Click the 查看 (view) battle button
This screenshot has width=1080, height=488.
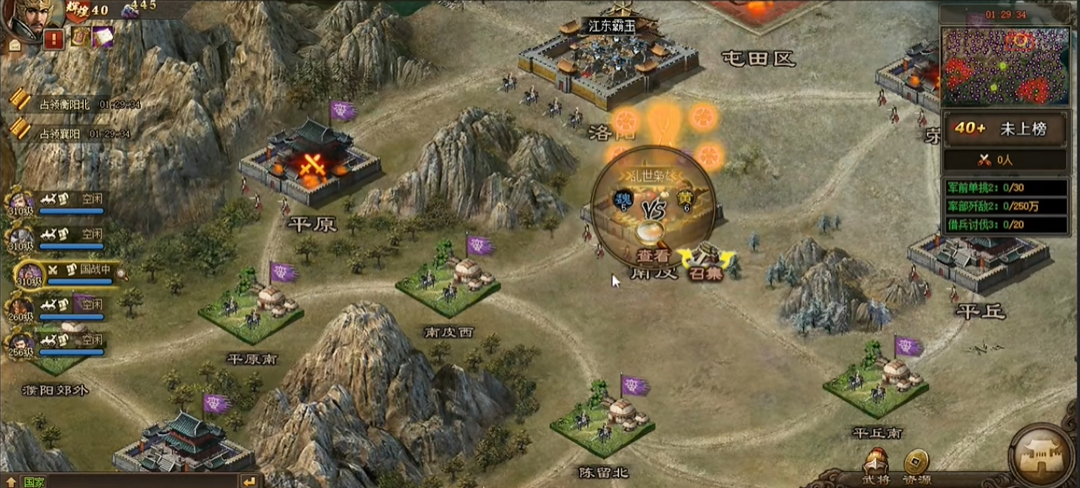click(651, 254)
